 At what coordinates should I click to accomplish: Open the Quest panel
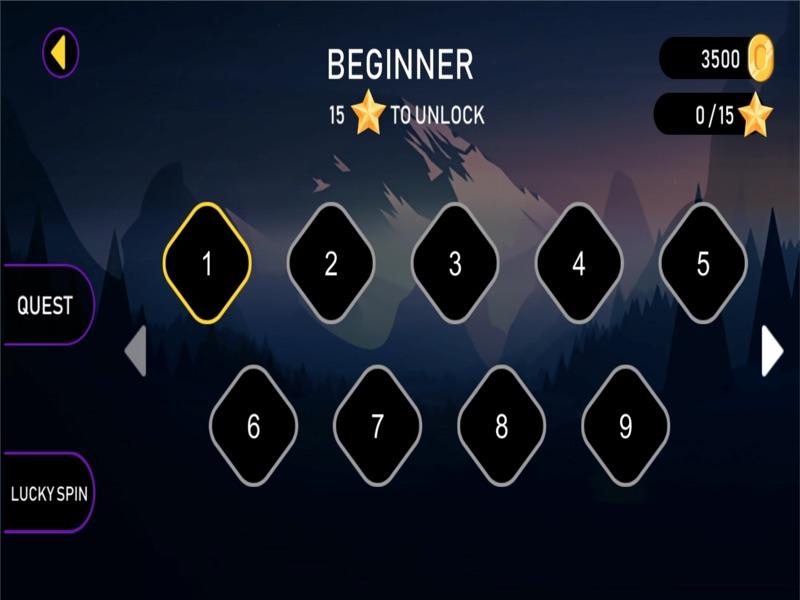tap(46, 305)
